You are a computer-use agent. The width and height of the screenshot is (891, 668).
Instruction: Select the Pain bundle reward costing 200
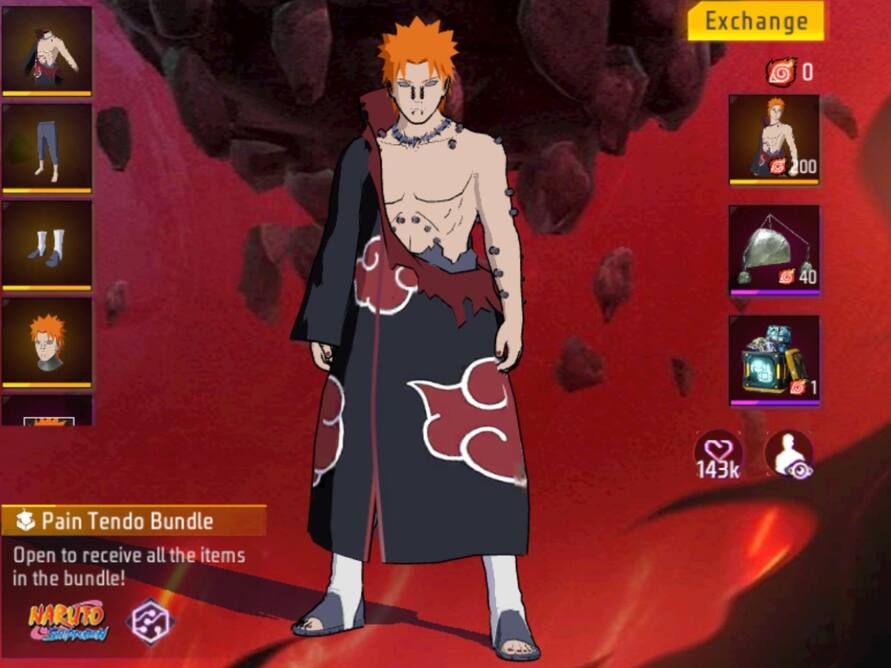coord(773,138)
